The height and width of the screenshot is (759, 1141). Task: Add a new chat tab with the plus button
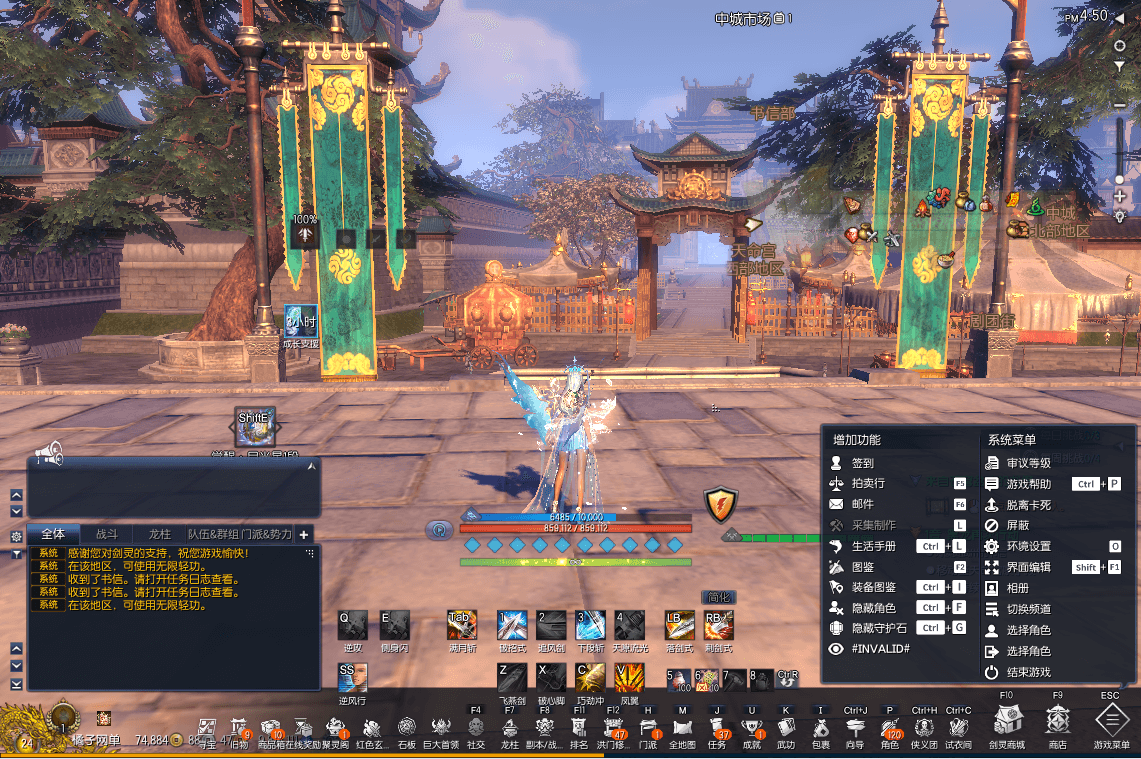304,534
